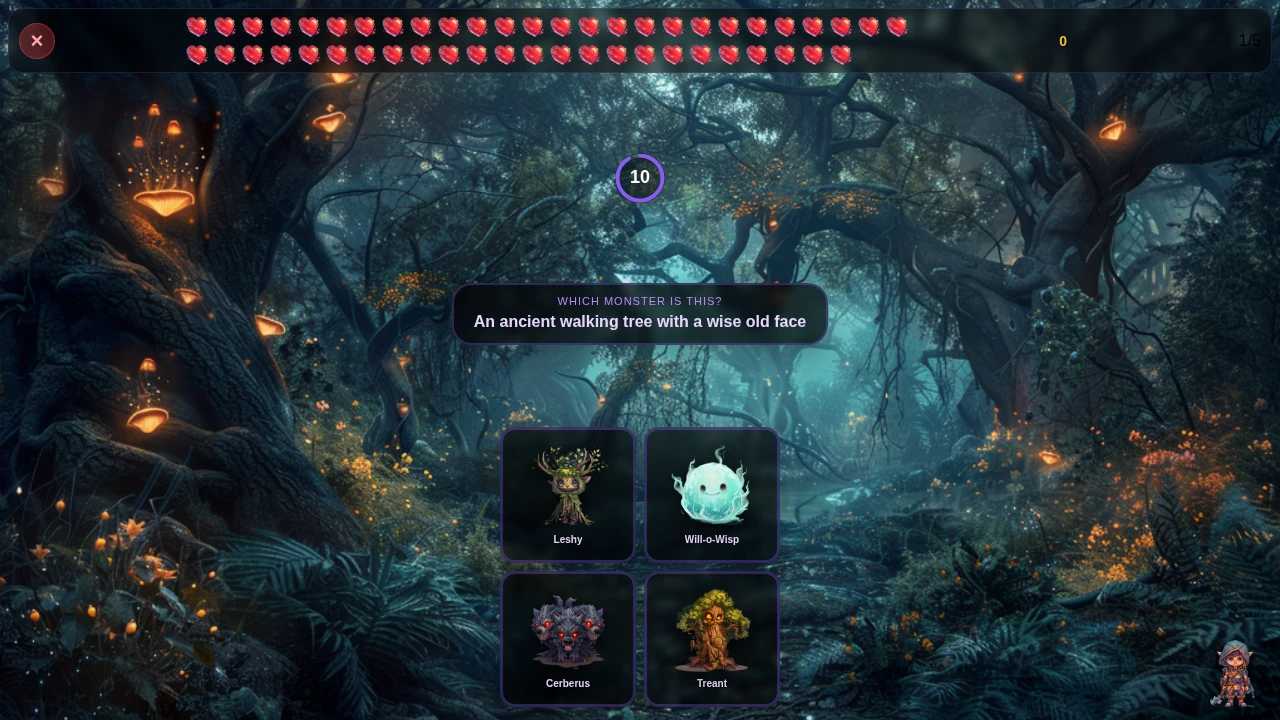Choose the Will-o-Wisp answer card
This screenshot has width=1280, height=720.
[x=712, y=494]
